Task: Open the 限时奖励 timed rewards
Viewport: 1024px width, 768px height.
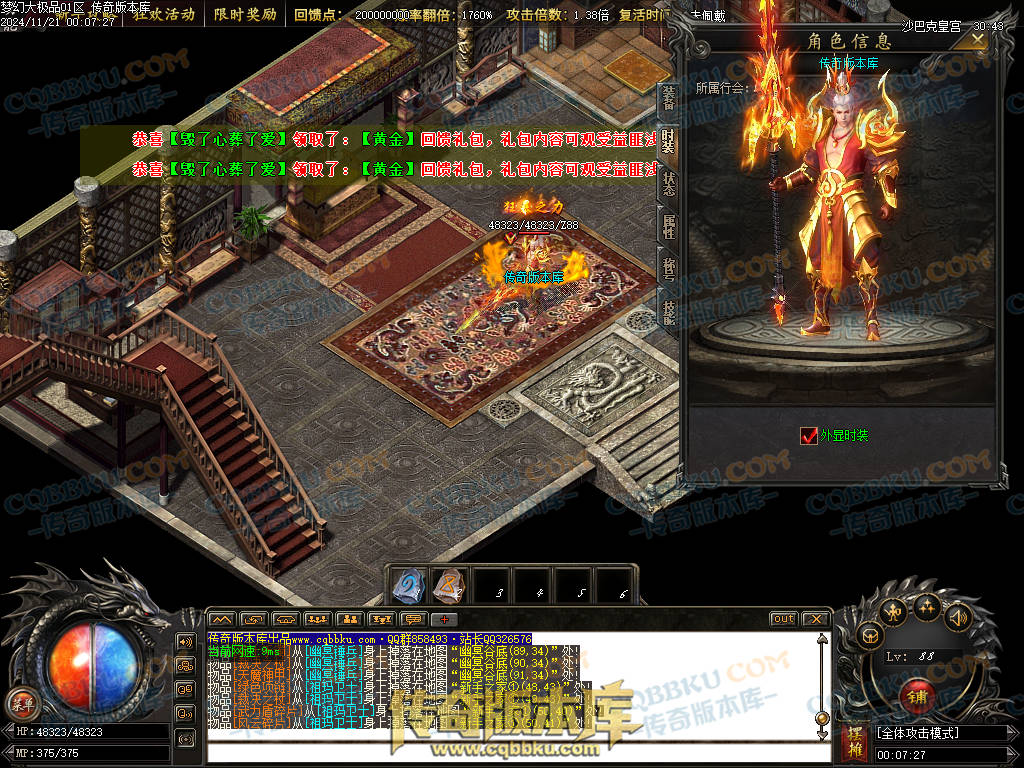Action: tap(245, 15)
